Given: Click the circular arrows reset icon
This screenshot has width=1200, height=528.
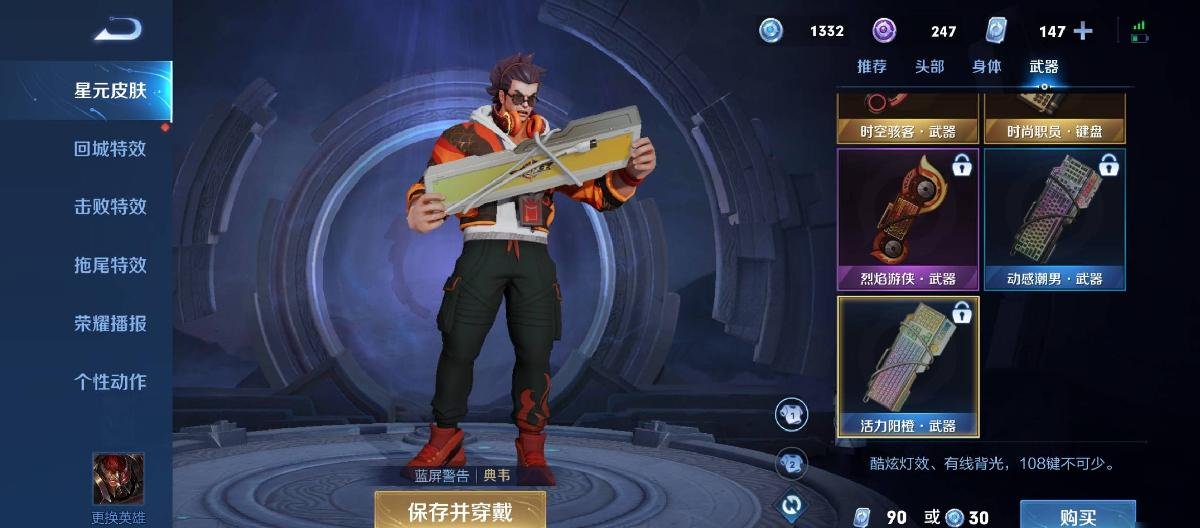Looking at the screenshot, I should click(792, 505).
